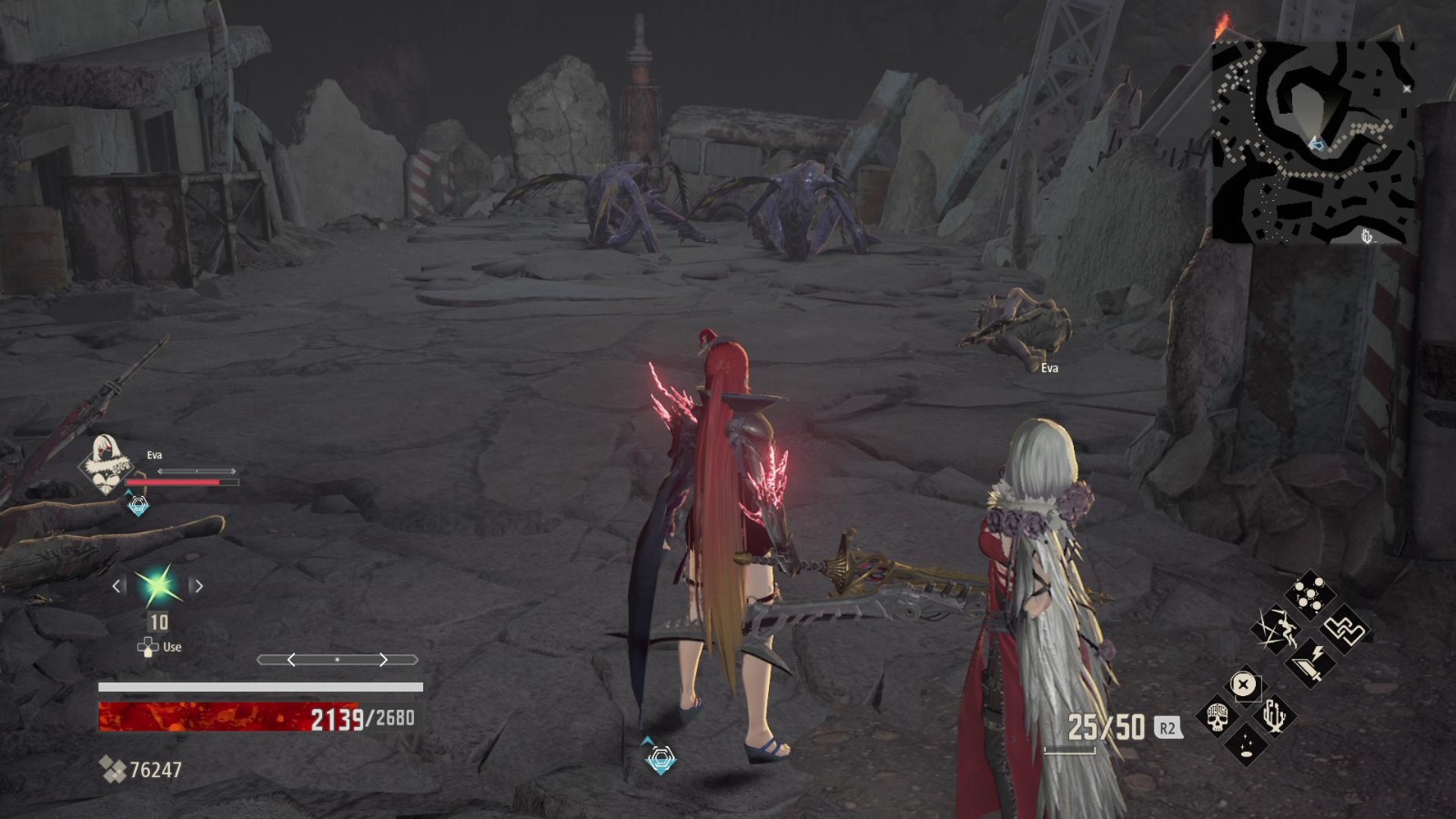Viewport: 1456px width, 819px height.
Task: Click the circled X gift icon
Action: (x=1243, y=685)
